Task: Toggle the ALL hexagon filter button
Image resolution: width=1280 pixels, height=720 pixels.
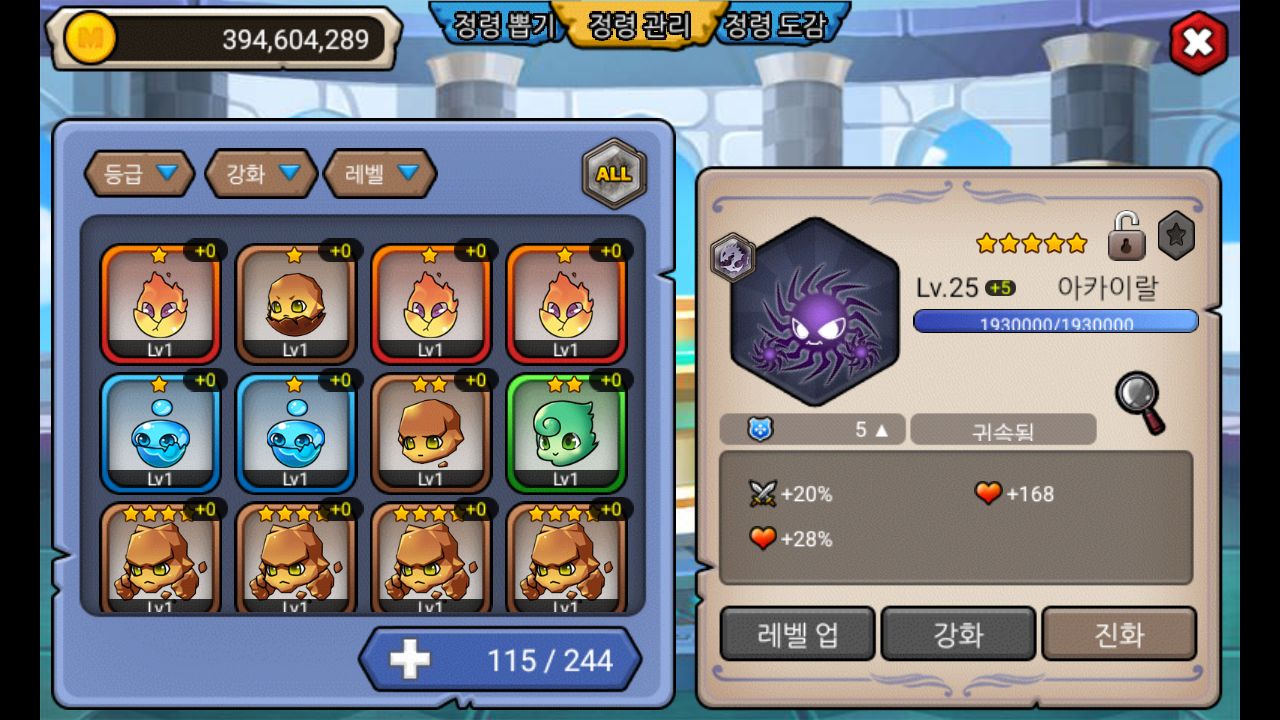Action: [614, 174]
